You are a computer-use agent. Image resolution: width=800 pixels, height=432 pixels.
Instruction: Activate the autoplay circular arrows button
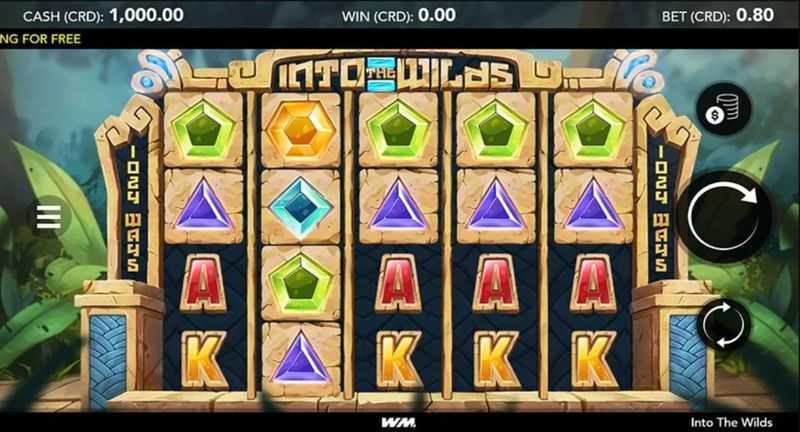tap(724, 324)
